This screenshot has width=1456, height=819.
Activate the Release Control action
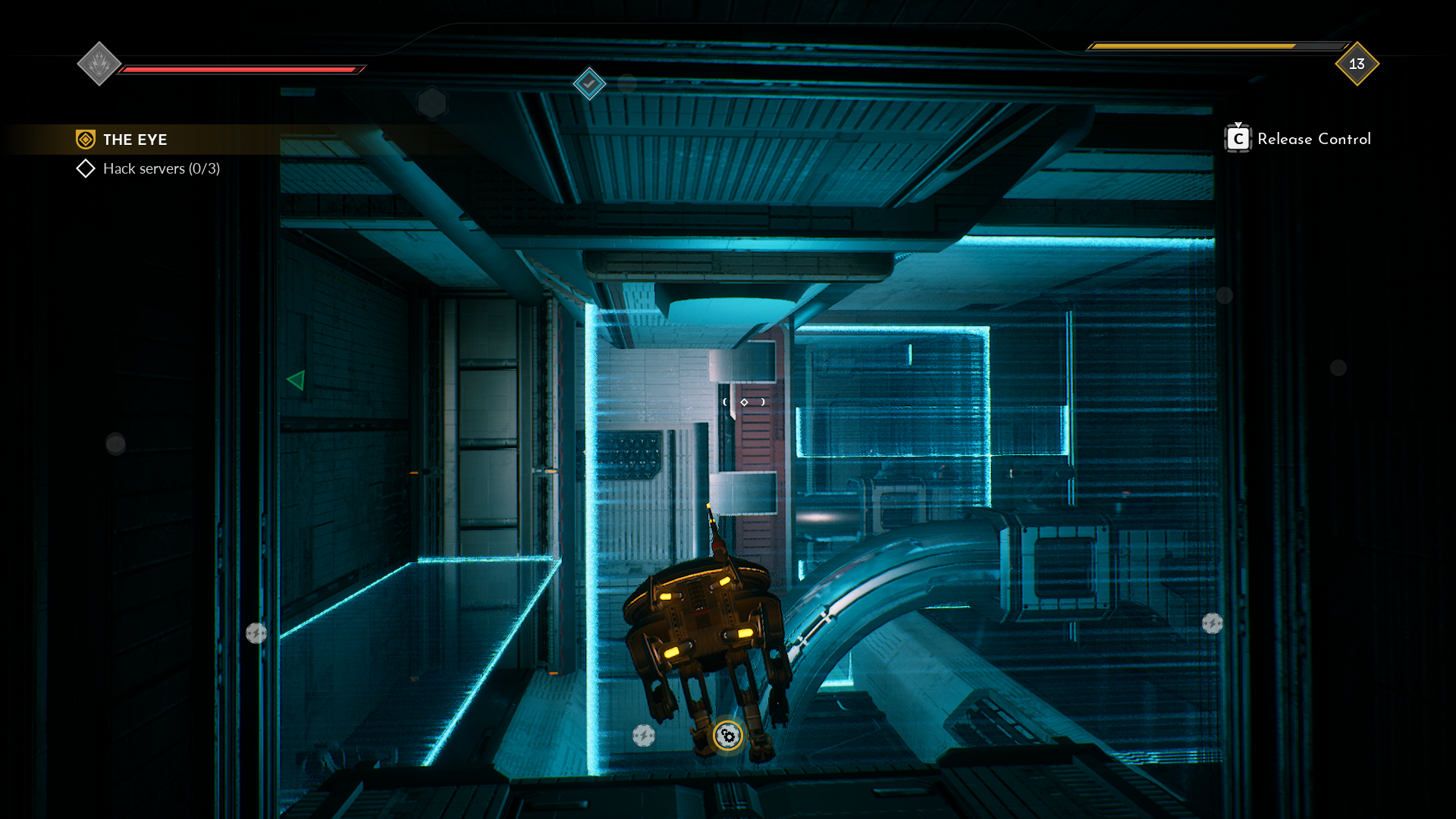click(x=1314, y=139)
